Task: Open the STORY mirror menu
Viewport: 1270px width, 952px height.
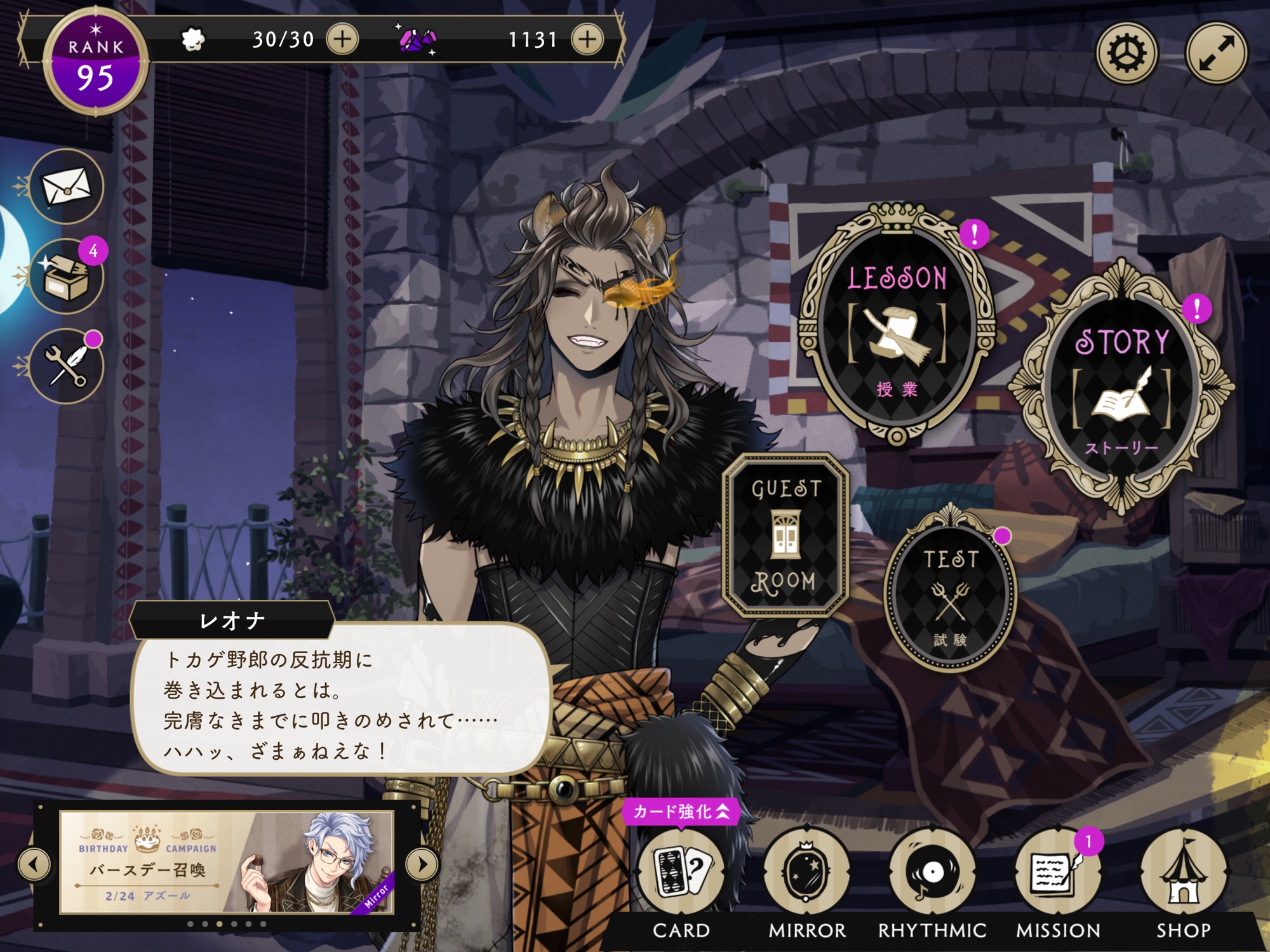Action: (x=1122, y=388)
